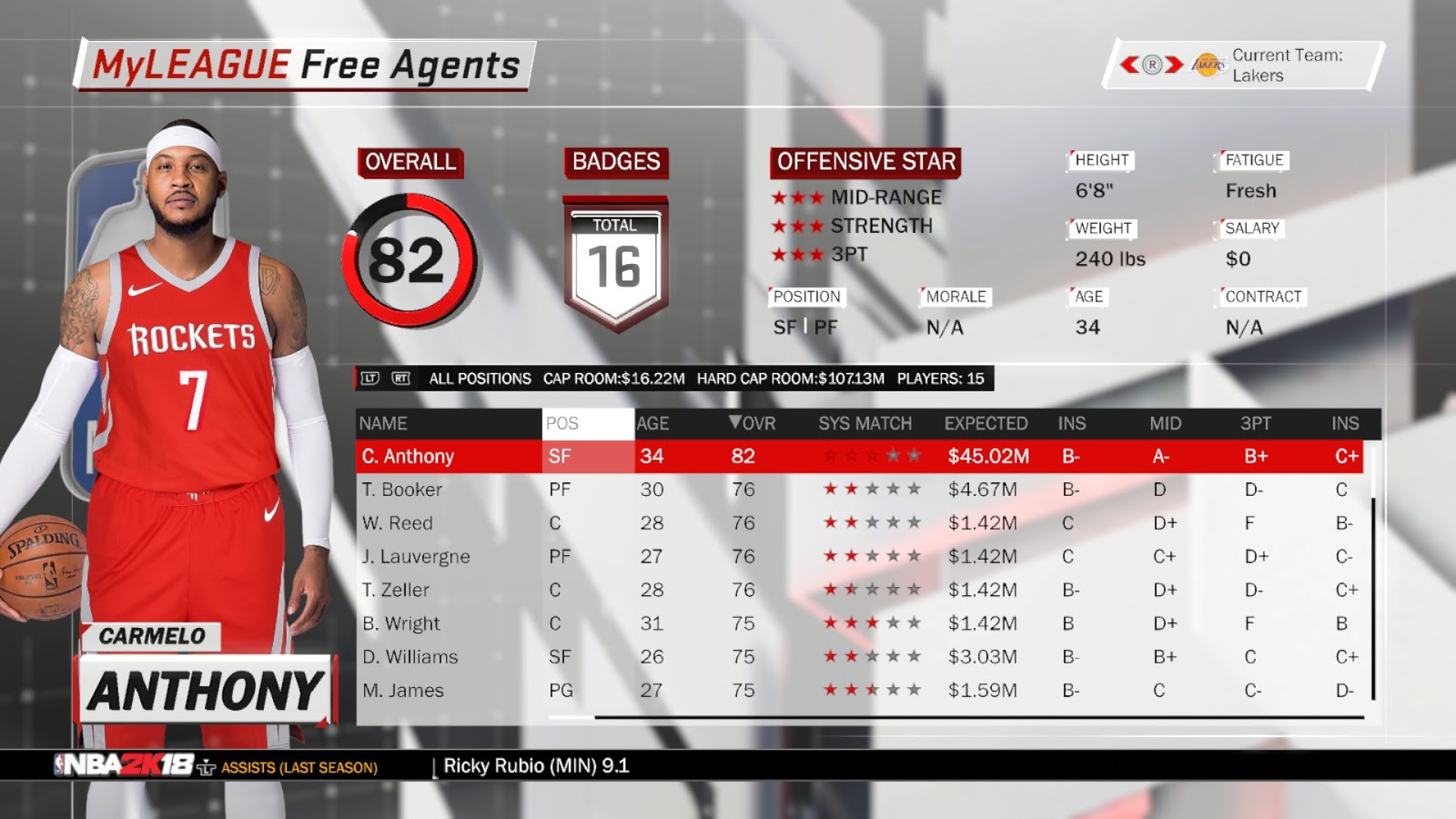Screen dimensions: 1456x819
Task: Pick J. Lauvergne in the free agent list
Action: click(416, 557)
